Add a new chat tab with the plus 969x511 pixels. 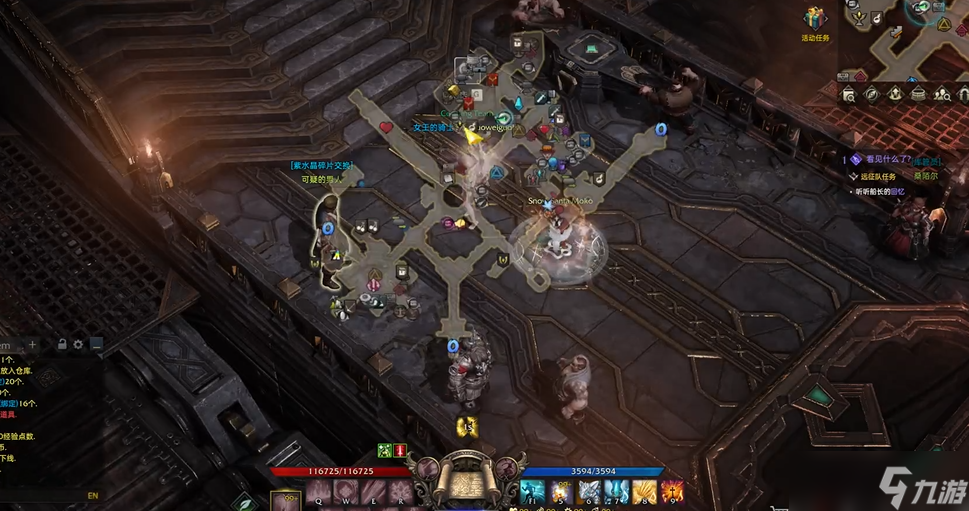click(32, 345)
